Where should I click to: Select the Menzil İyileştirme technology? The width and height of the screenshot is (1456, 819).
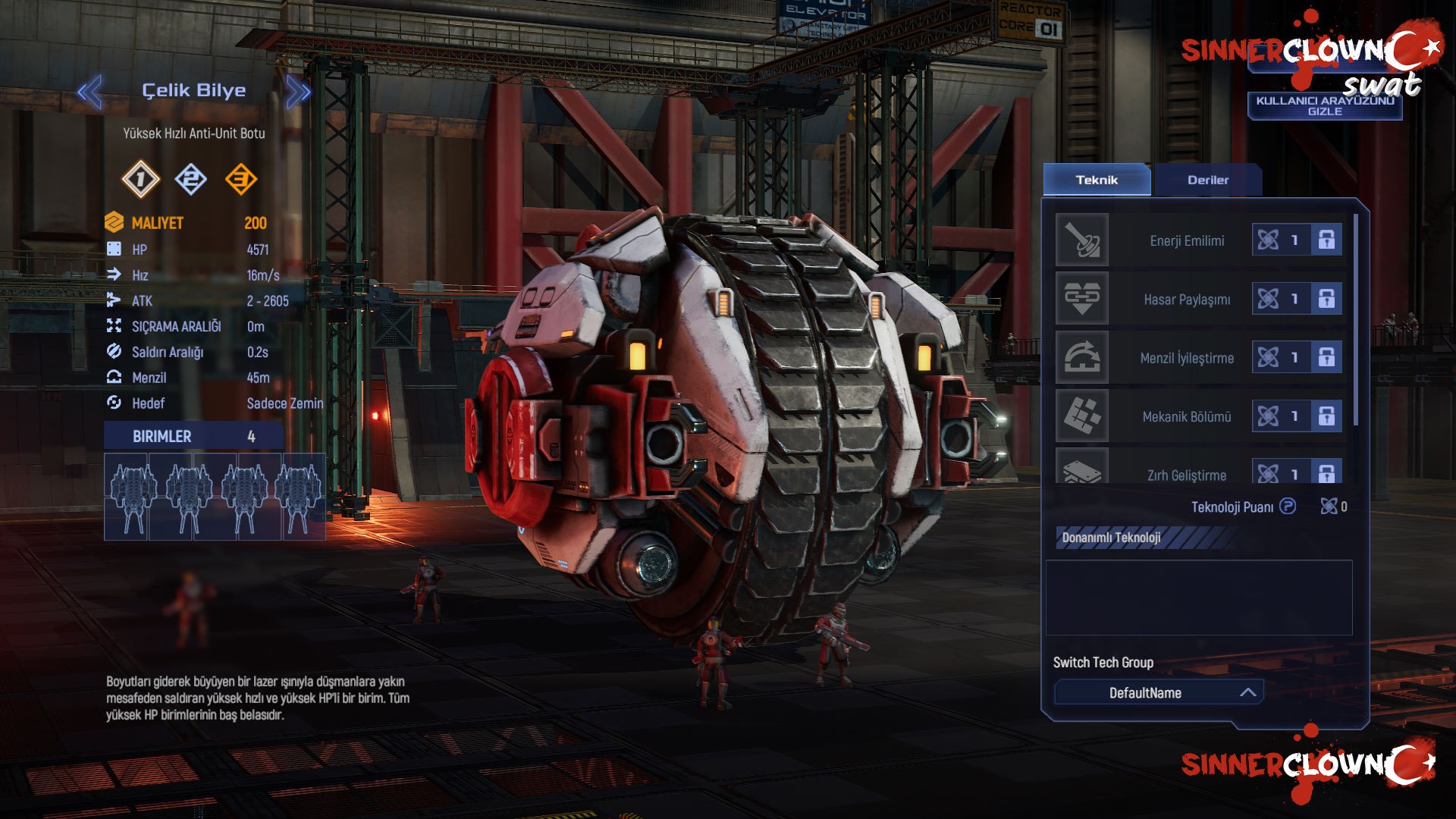tap(1186, 358)
